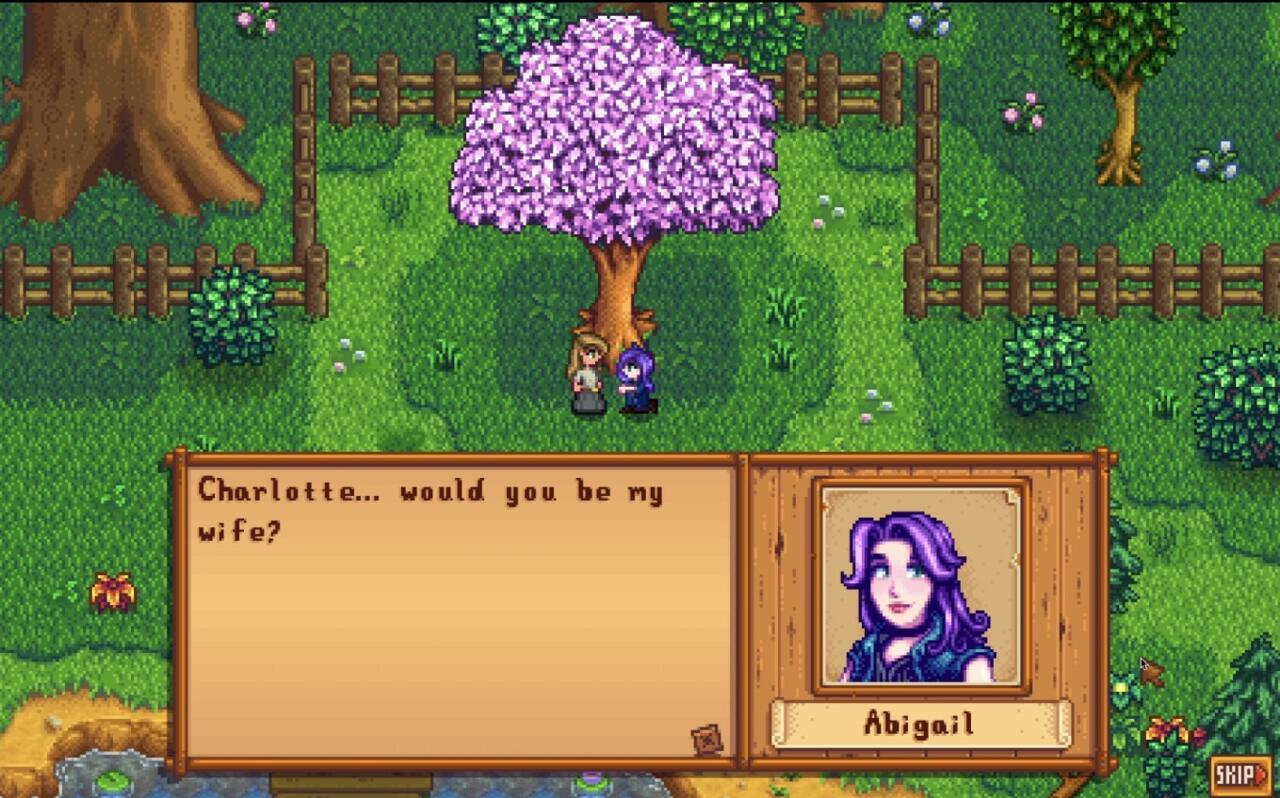Click the mouse cursor arrow location

coord(1145,663)
